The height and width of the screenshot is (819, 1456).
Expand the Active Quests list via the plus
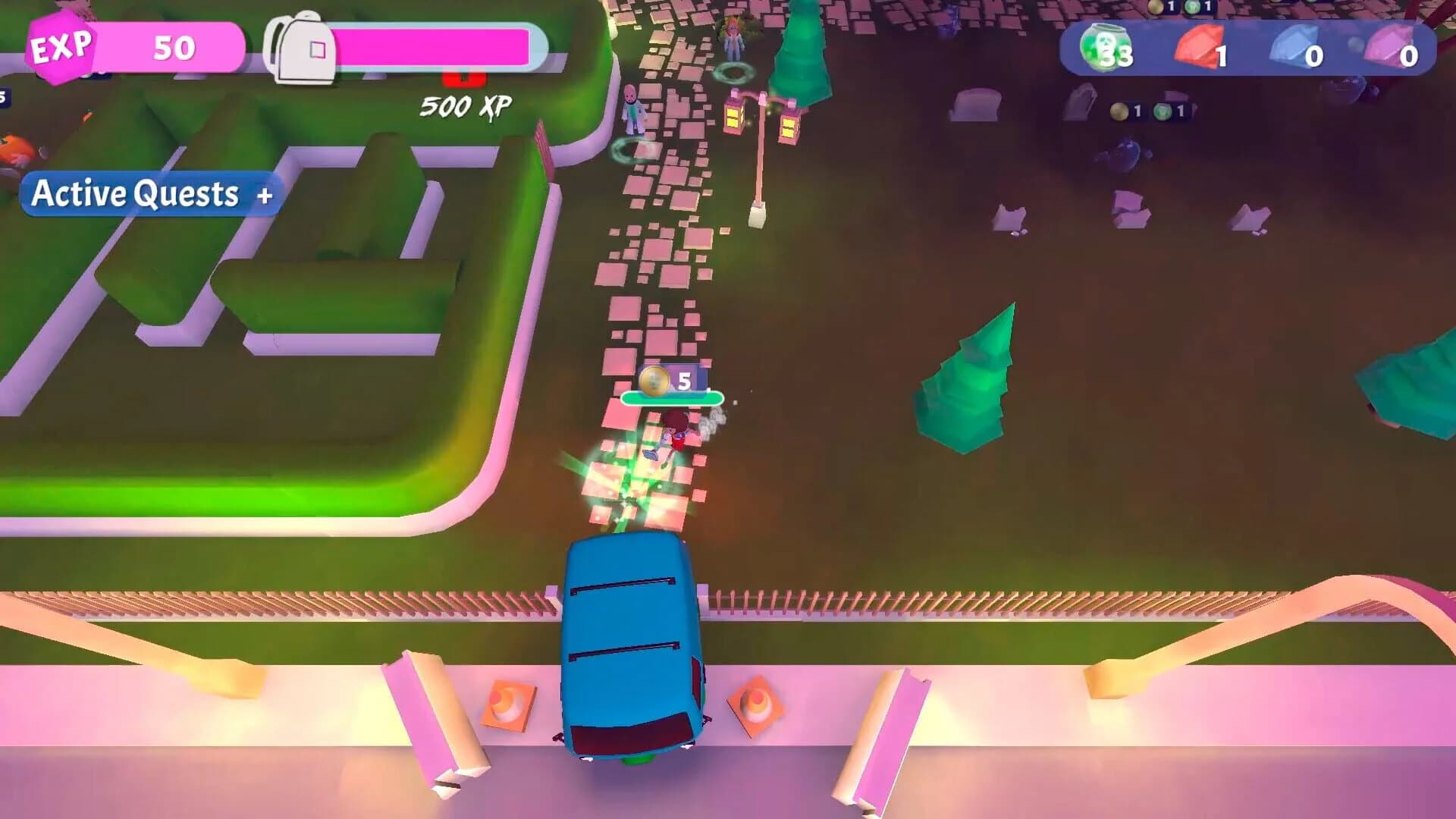tap(263, 196)
